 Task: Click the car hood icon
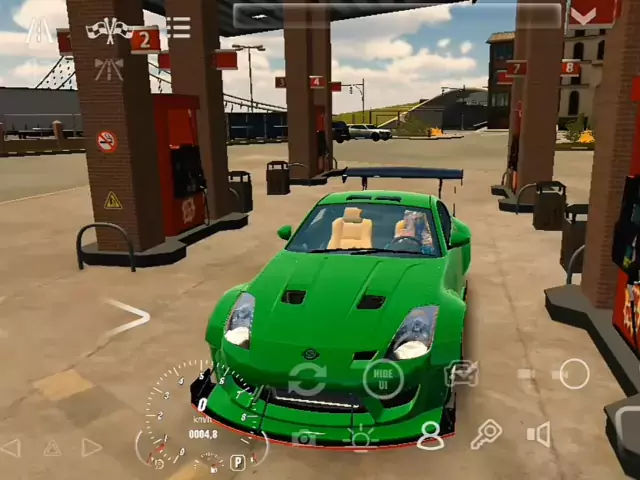coord(461,374)
